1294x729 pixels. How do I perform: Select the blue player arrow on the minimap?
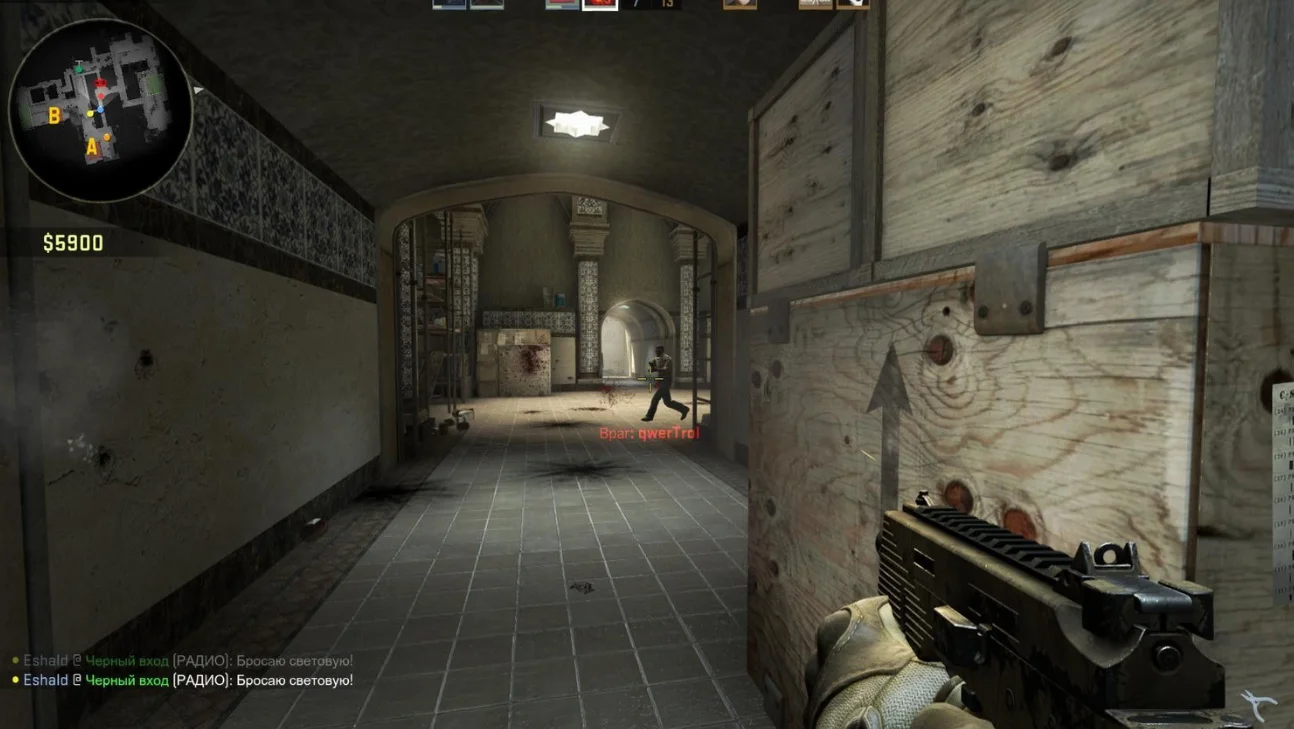click(x=100, y=108)
